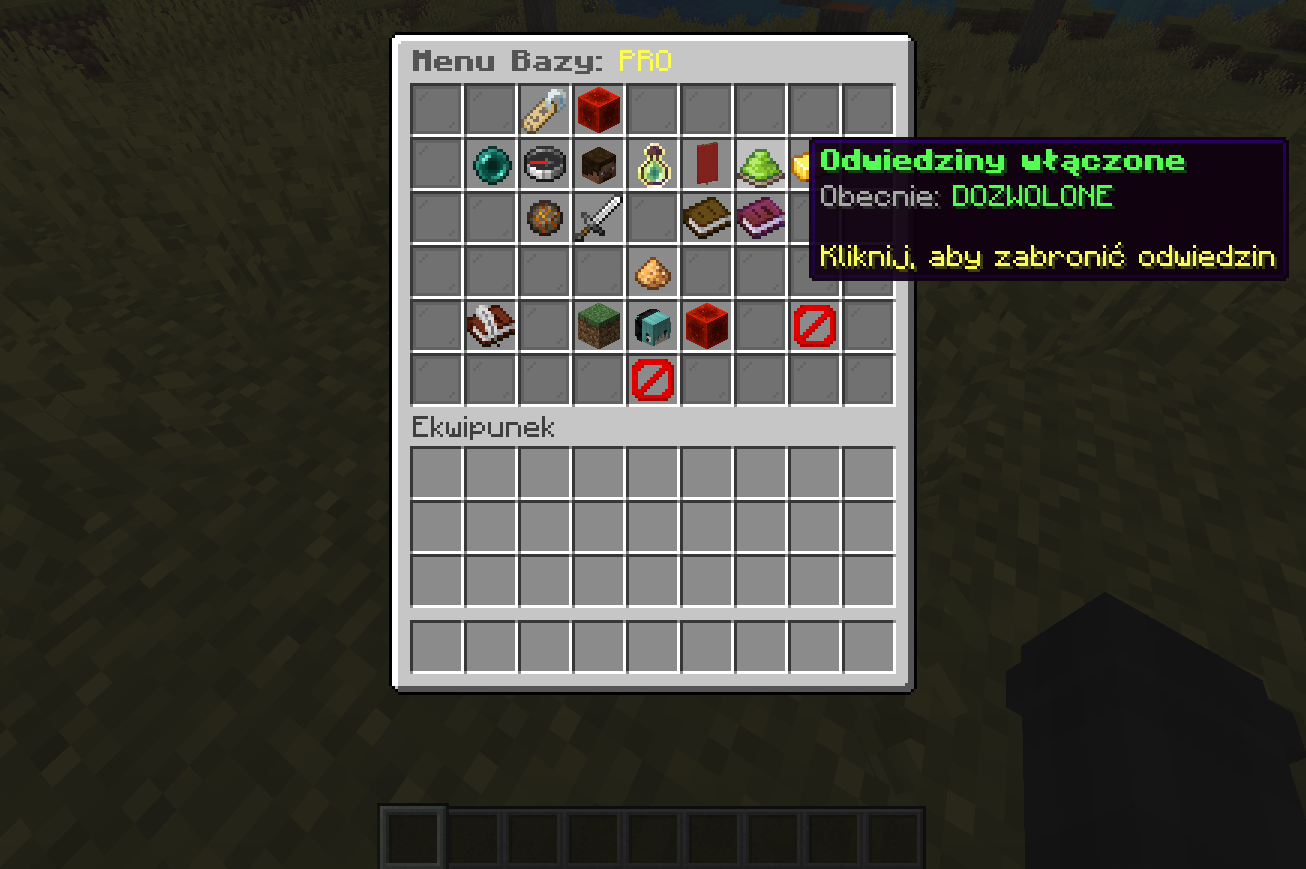Click the red banner icon

707,164
